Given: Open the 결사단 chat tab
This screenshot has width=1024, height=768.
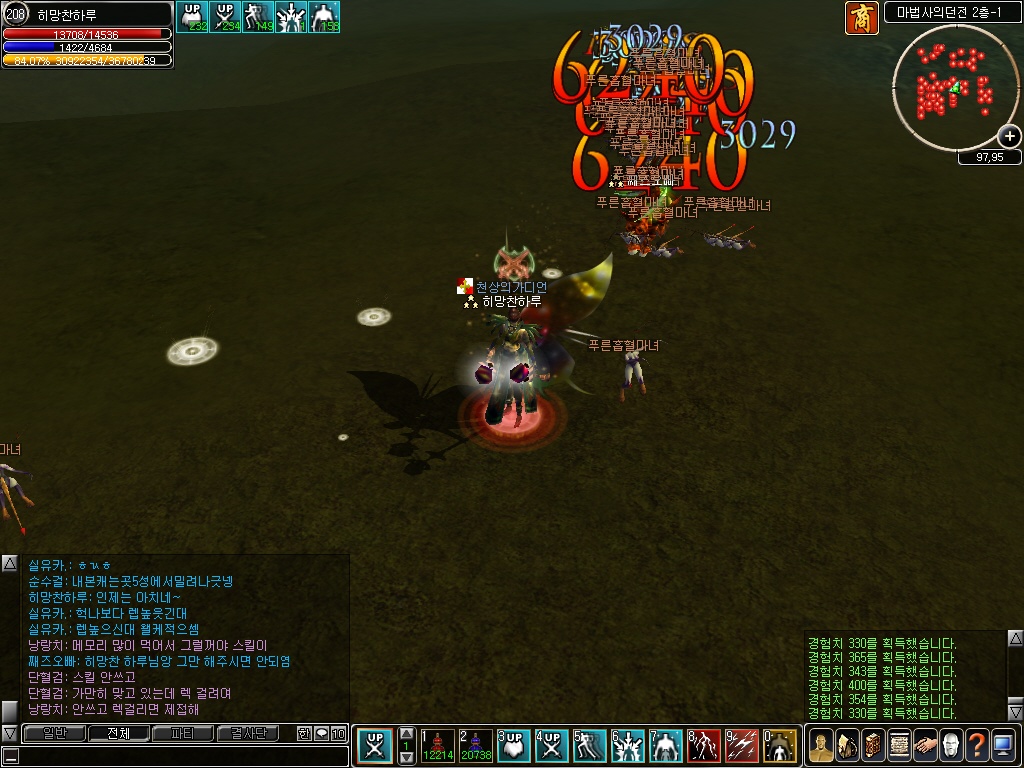Looking at the screenshot, I should [x=248, y=733].
